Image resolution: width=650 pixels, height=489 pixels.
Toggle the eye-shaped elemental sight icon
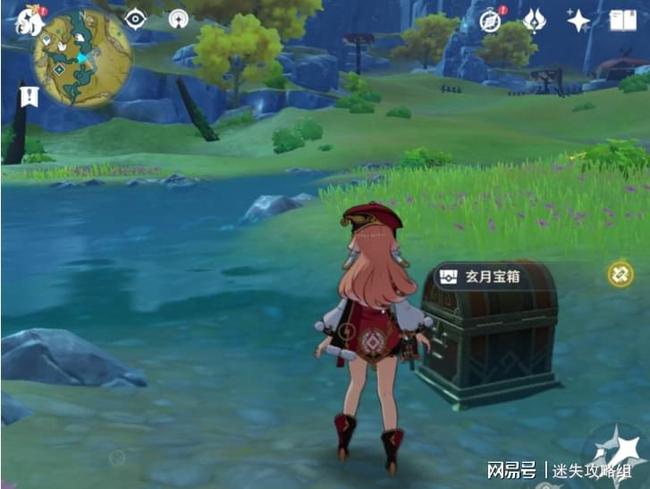click(135, 19)
